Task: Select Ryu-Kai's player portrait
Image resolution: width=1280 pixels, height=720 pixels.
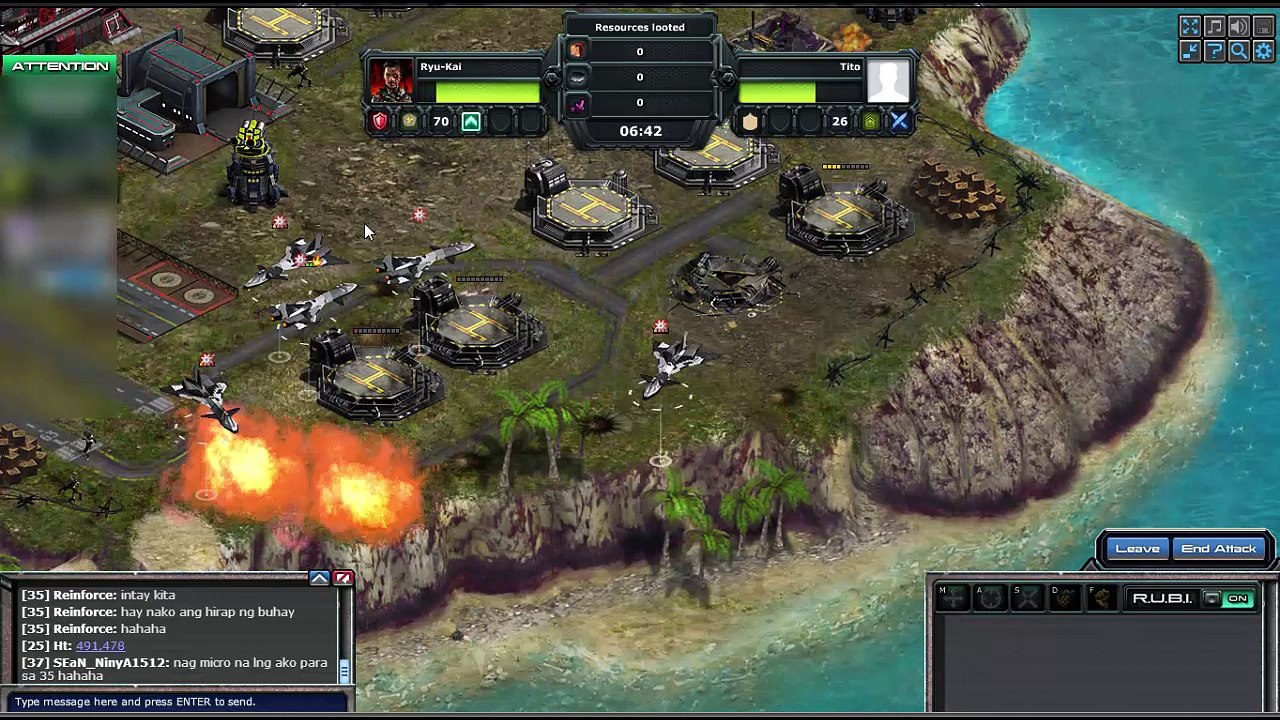Action: click(x=391, y=81)
